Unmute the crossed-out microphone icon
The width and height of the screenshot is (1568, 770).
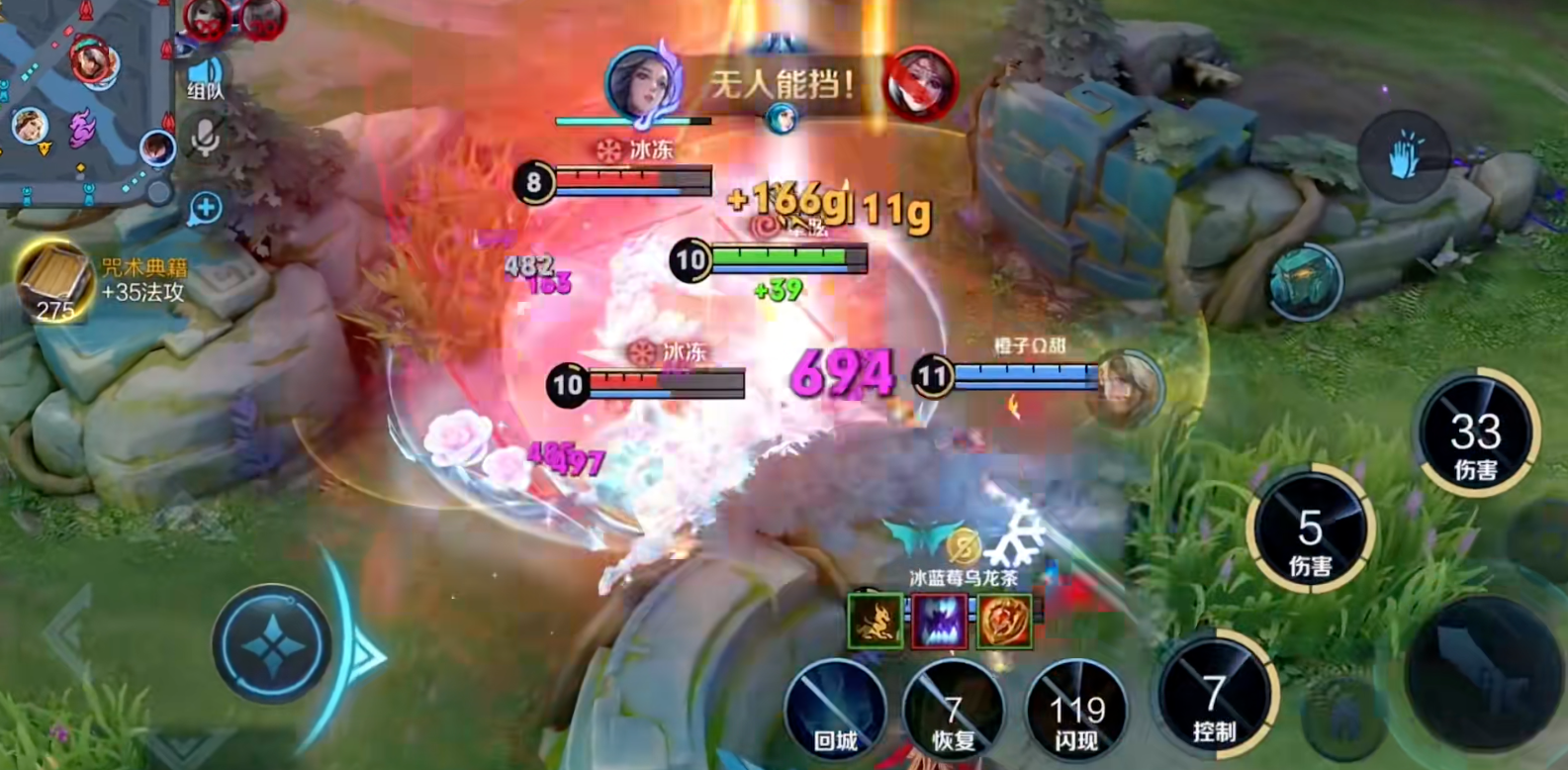click(205, 138)
